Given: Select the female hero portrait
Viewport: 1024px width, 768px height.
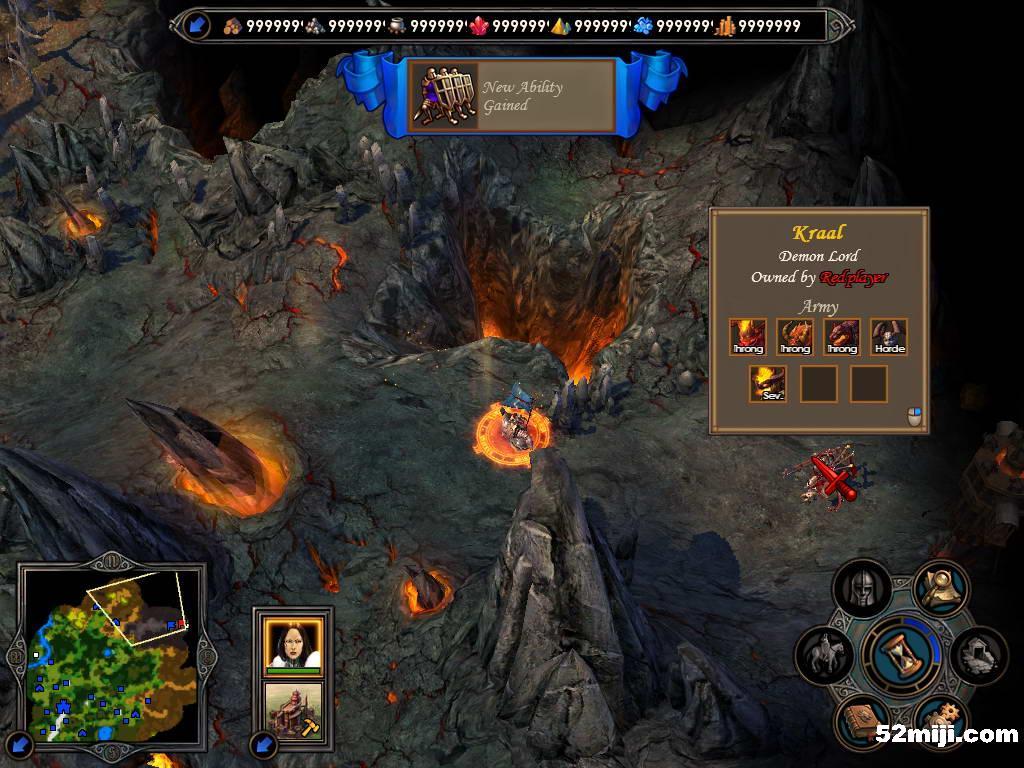Looking at the screenshot, I should click(293, 643).
